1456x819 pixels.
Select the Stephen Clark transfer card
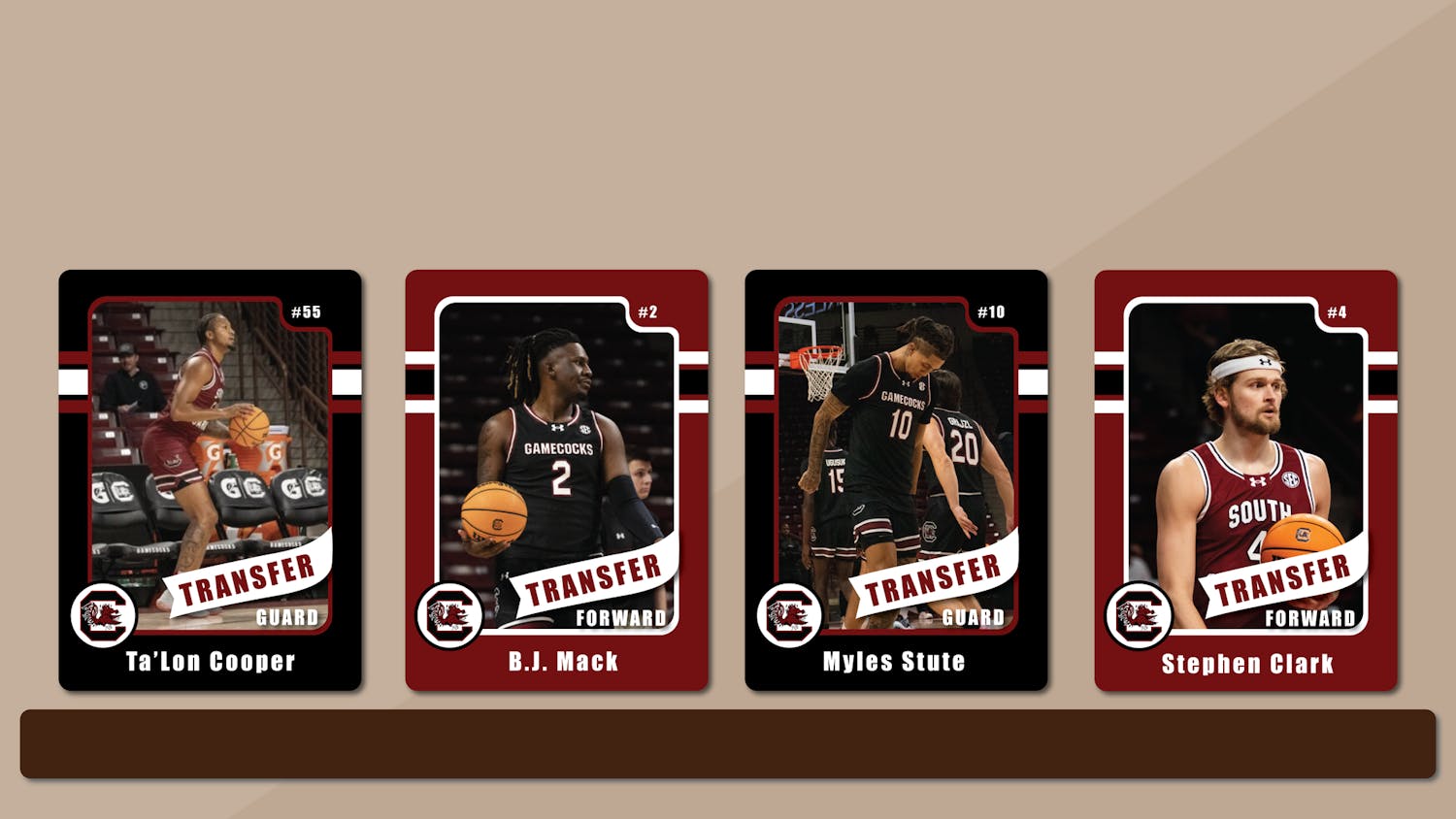1245,480
